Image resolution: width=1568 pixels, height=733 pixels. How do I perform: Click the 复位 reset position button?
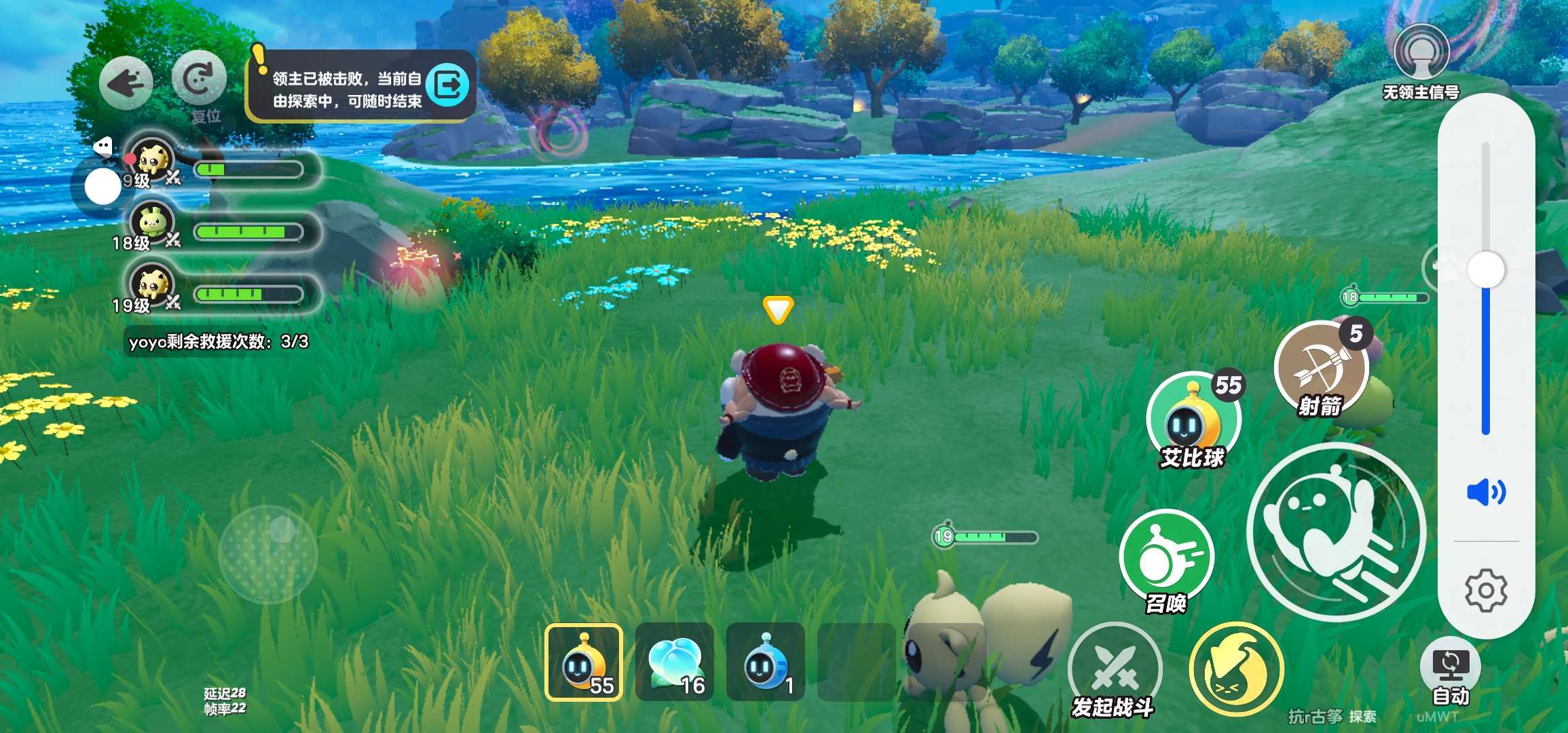pyautogui.click(x=198, y=79)
